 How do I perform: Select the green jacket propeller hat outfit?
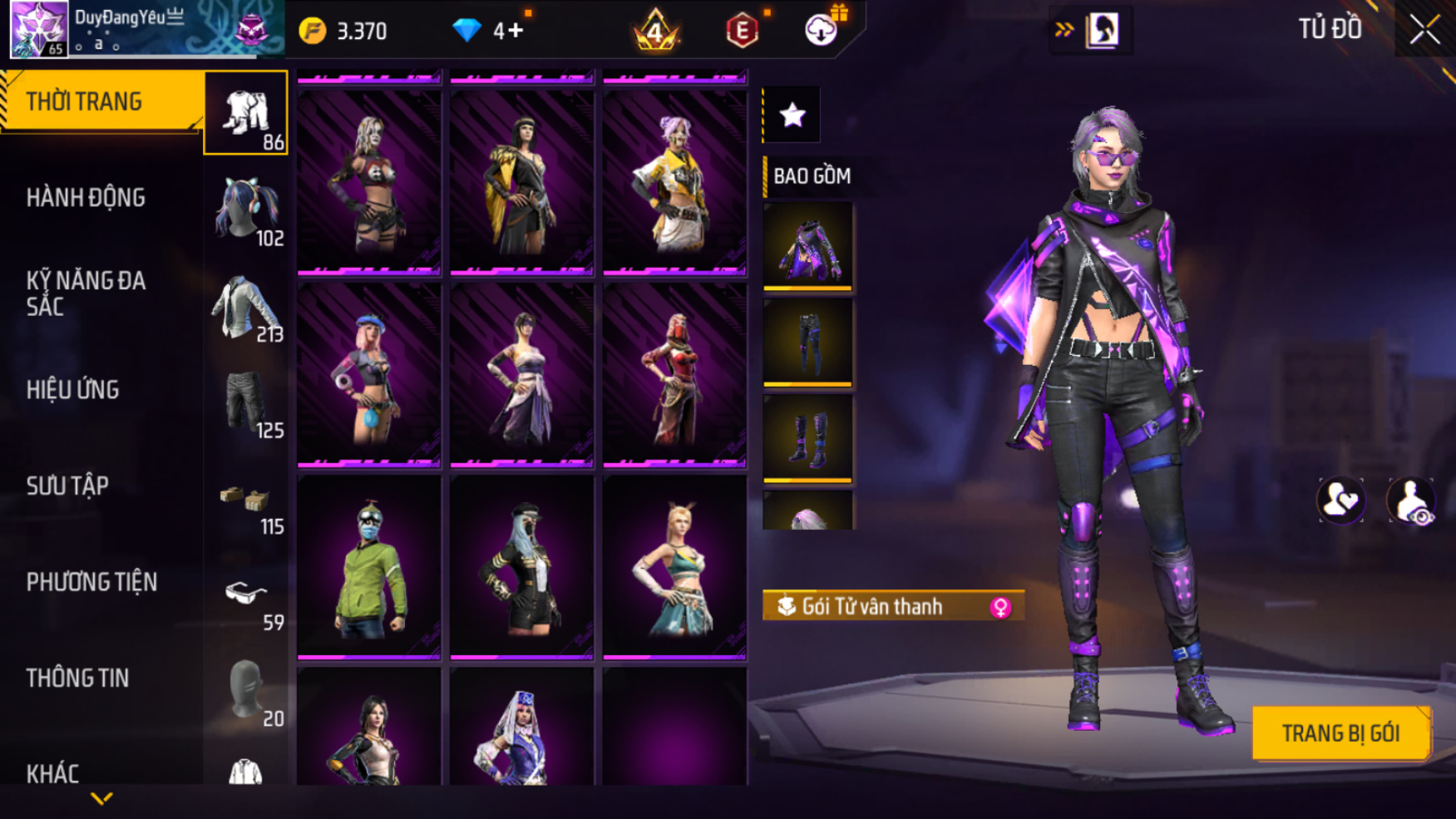pos(368,567)
